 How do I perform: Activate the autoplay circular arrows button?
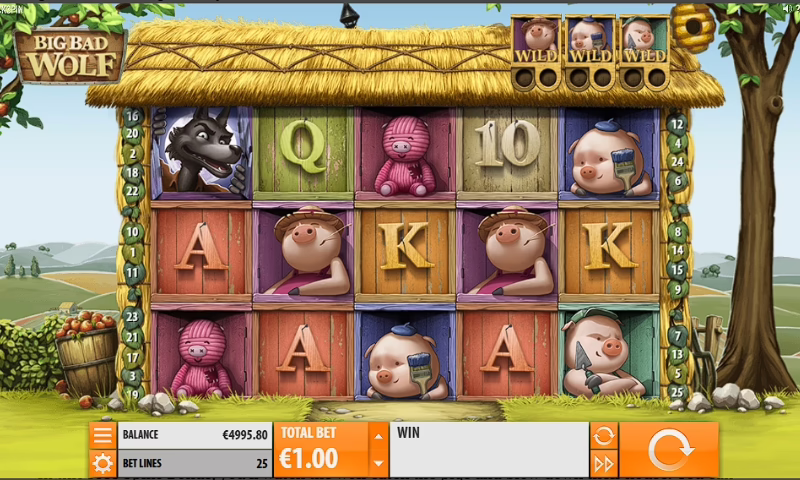tap(603, 436)
